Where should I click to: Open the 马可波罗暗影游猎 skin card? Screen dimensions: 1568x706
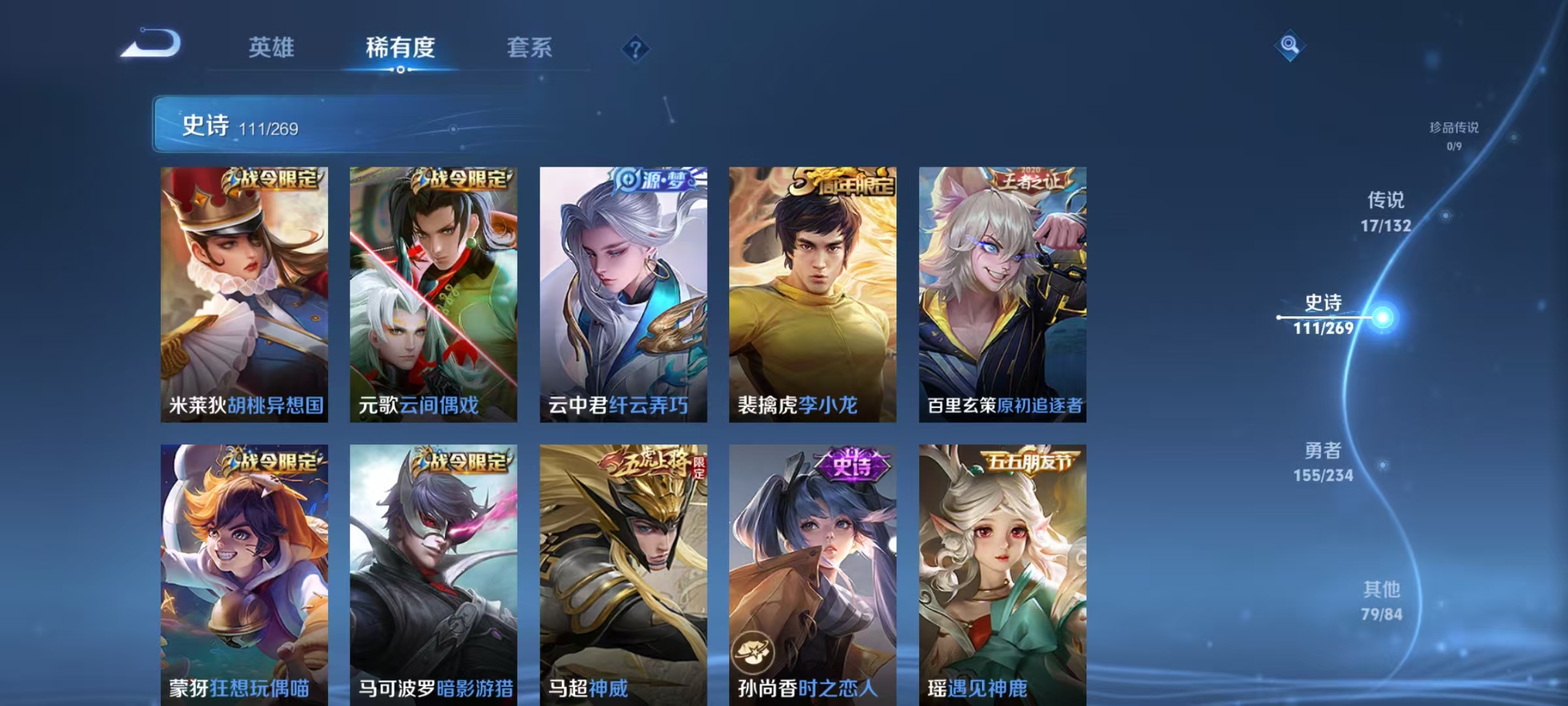click(432, 569)
